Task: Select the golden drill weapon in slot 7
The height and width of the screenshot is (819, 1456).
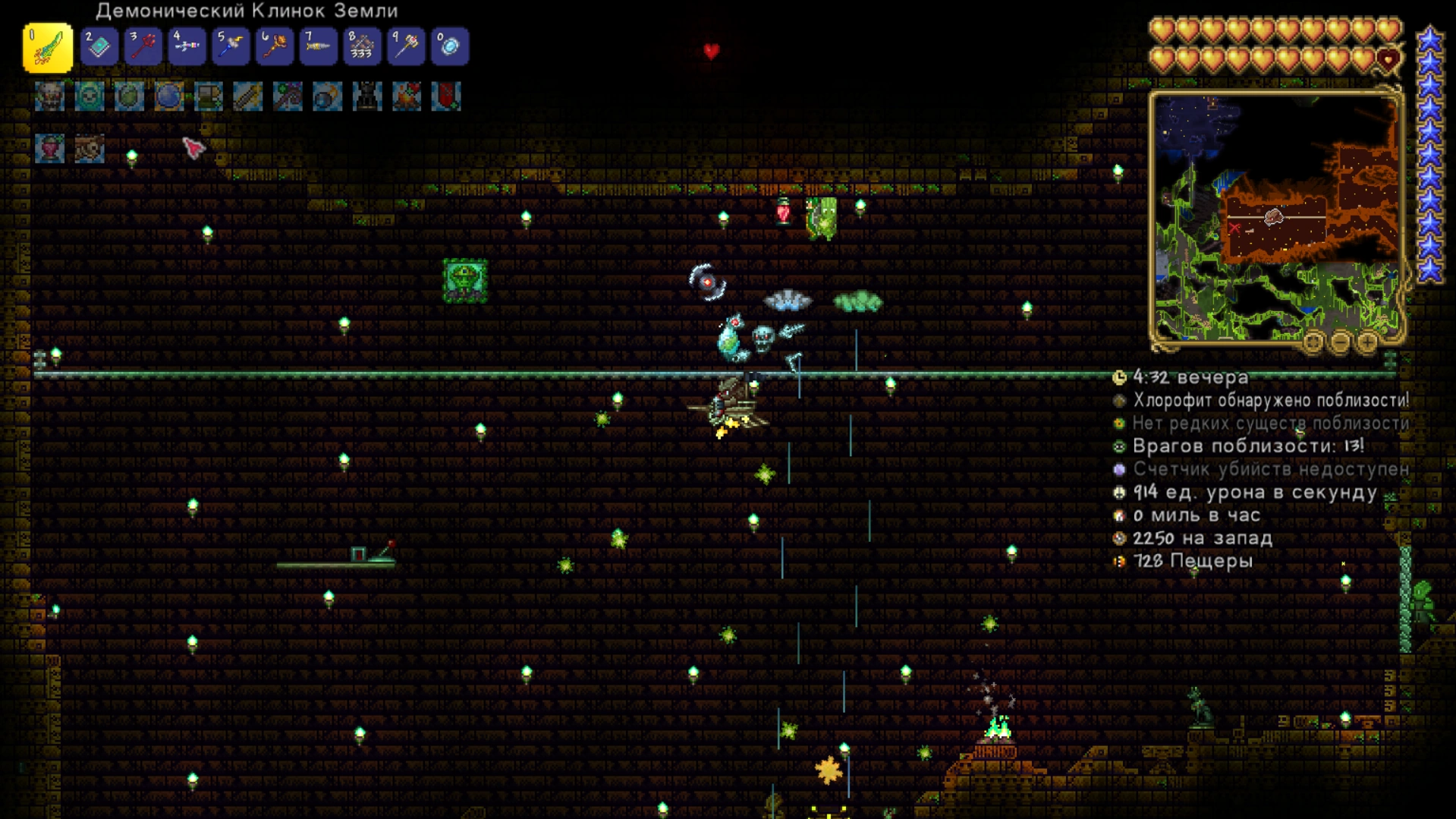Action: [319, 47]
